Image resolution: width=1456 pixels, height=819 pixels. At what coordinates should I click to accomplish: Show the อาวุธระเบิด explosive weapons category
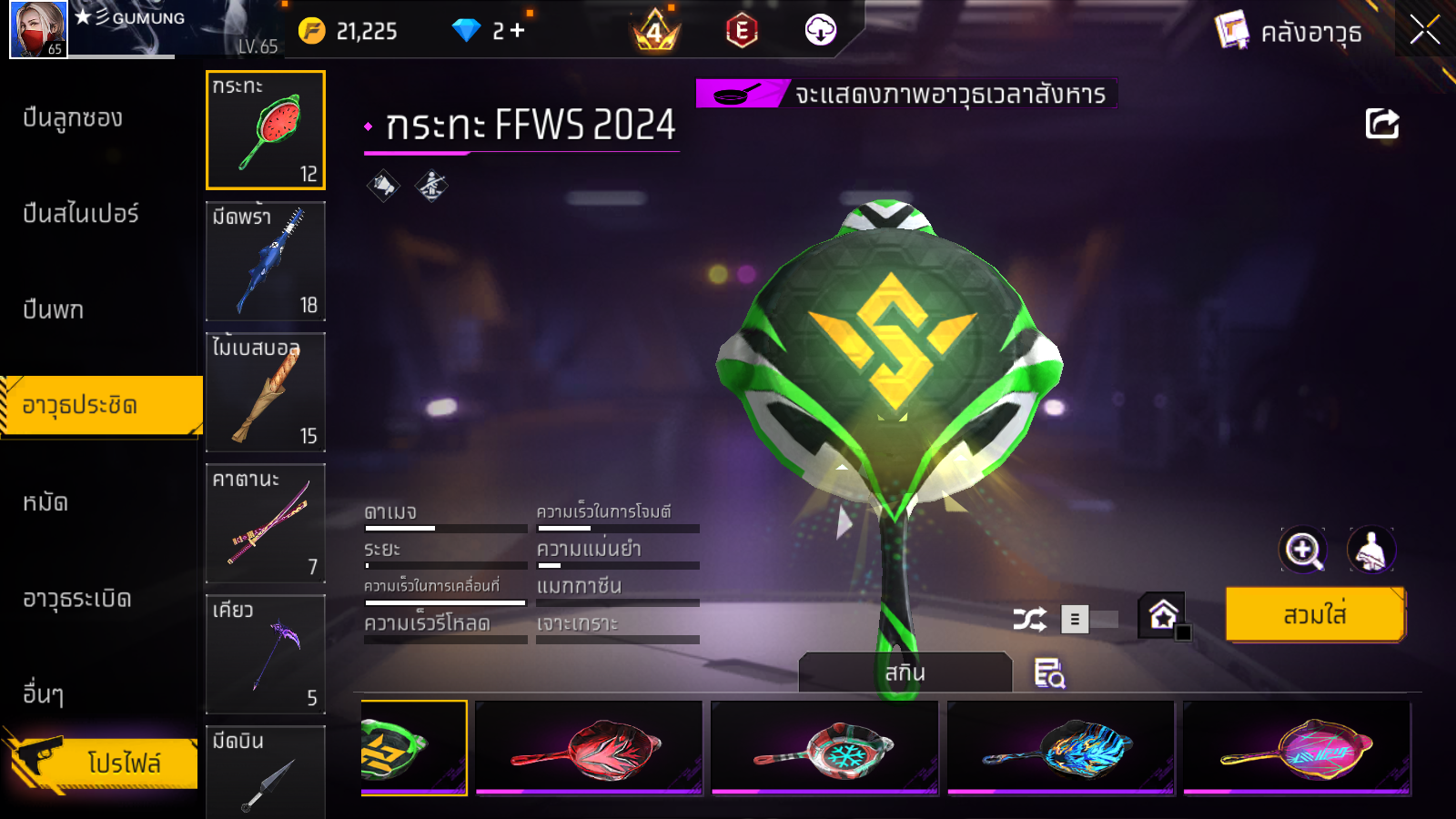tap(77, 599)
